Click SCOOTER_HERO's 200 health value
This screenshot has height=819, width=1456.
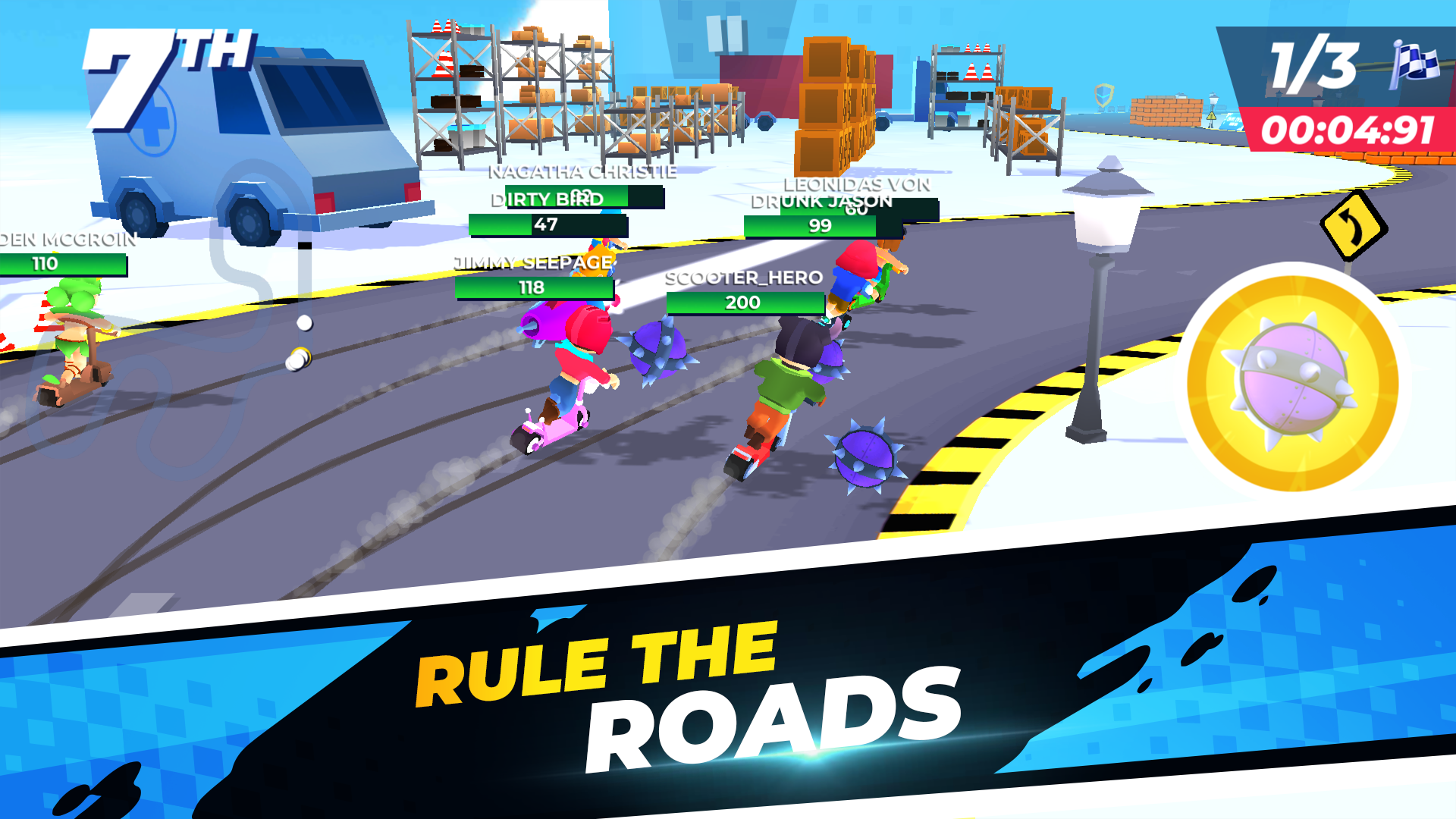(x=743, y=302)
